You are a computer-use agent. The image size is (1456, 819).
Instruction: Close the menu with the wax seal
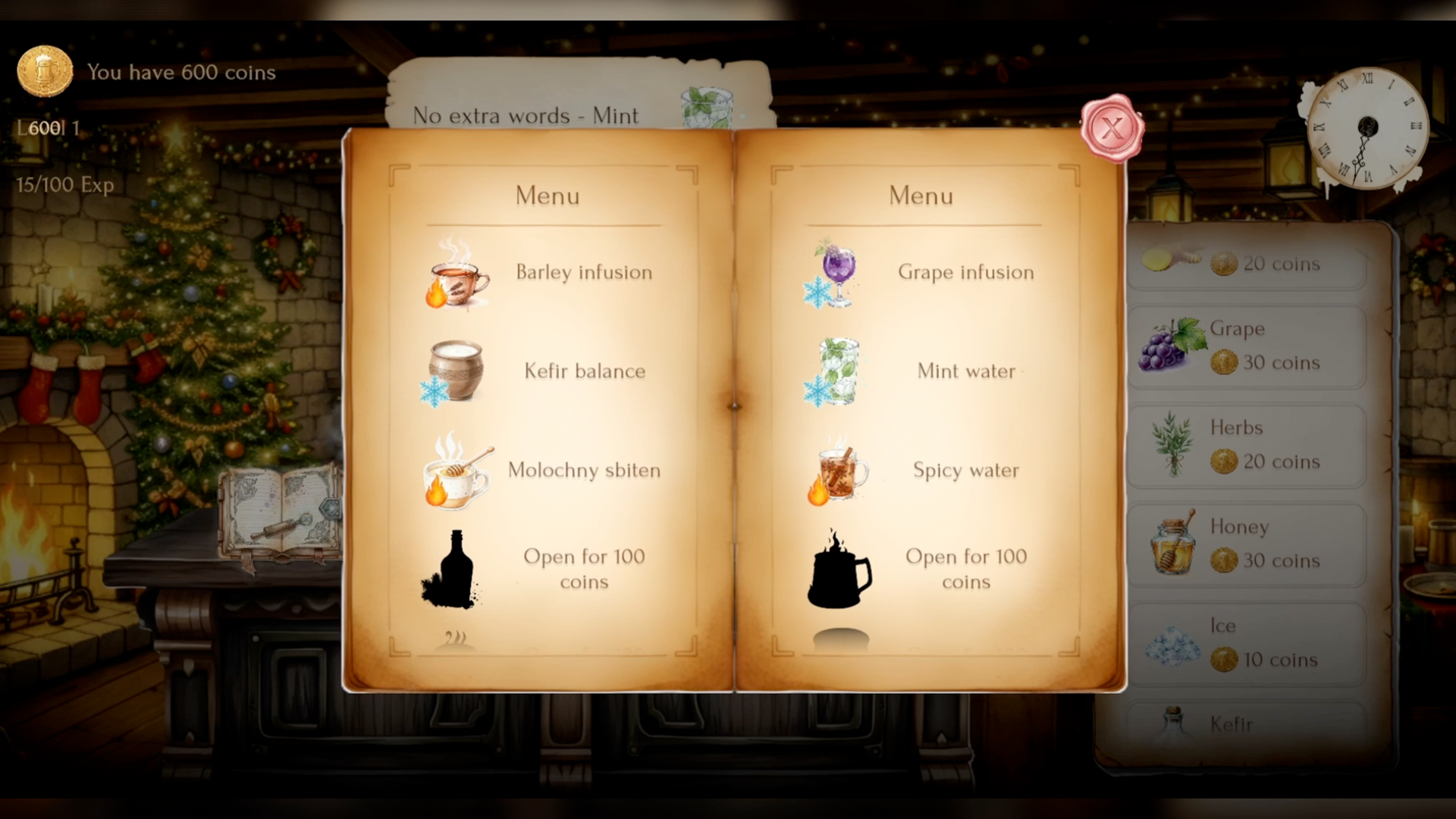point(1111,127)
